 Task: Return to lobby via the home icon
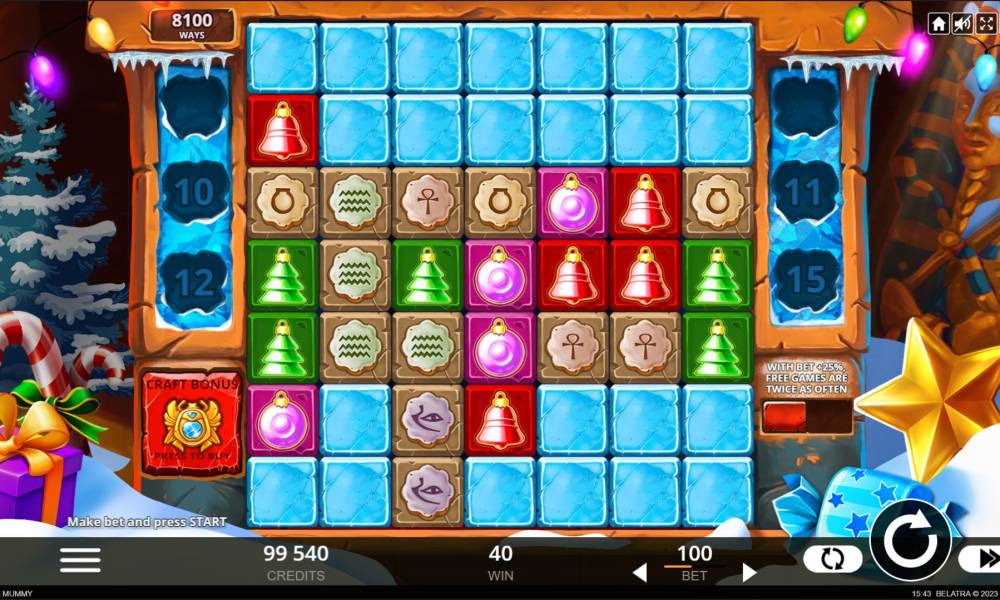tap(938, 24)
